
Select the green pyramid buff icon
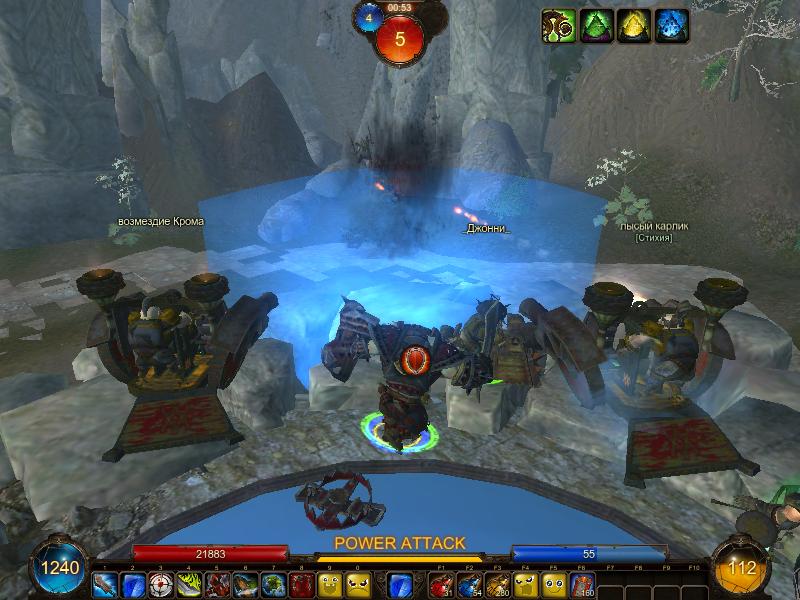pos(596,25)
